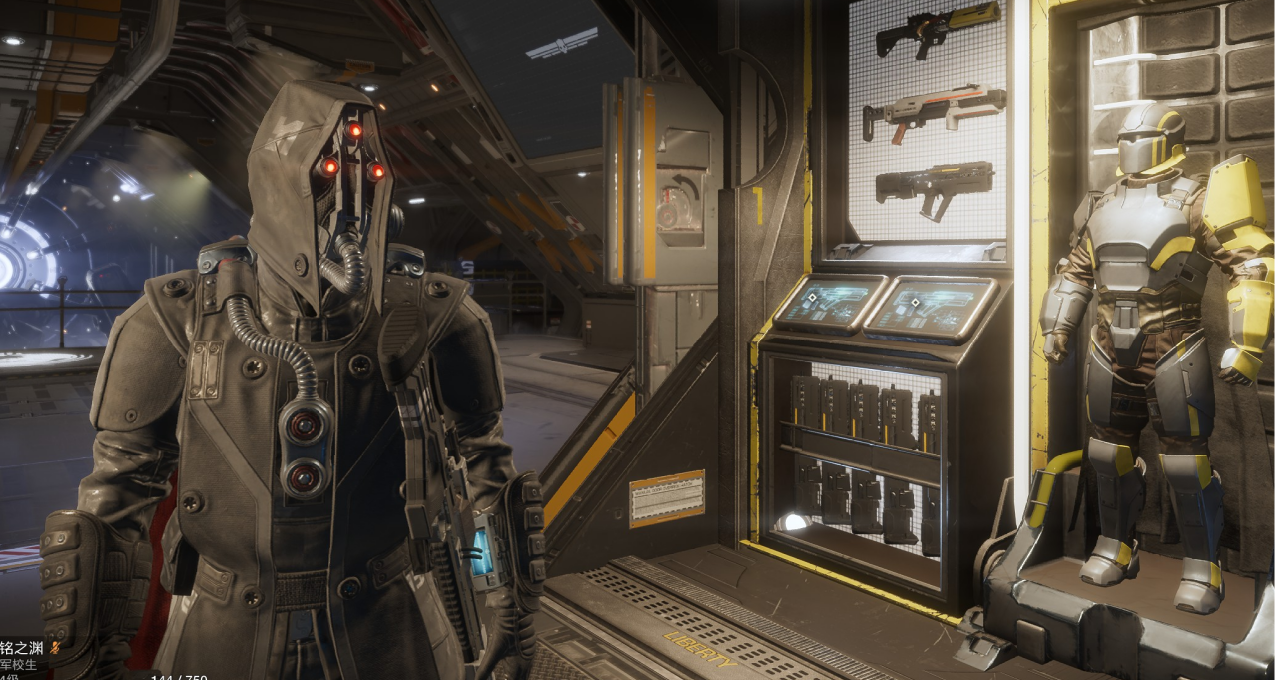Click the muted microphone icon beside 铭之渊
The image size is (1275, 680).
click(56, 648)
